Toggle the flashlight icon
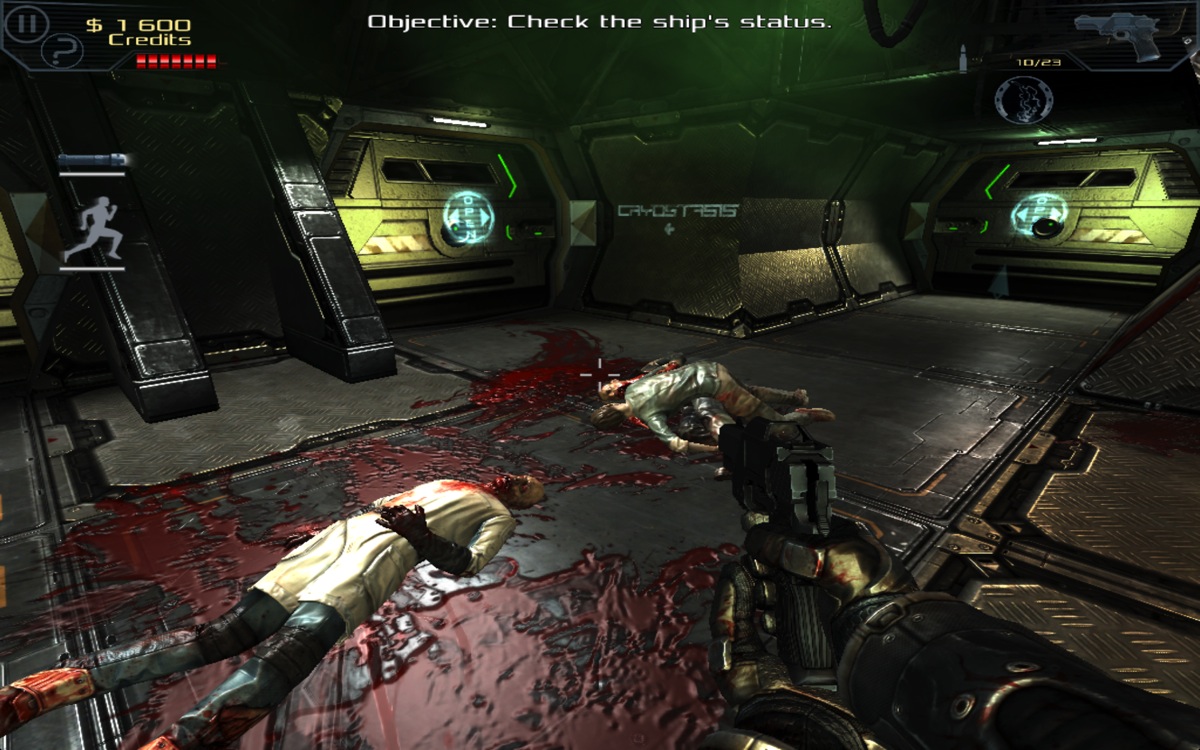The height and width of the screenshot is (750, 1200). 91,161
